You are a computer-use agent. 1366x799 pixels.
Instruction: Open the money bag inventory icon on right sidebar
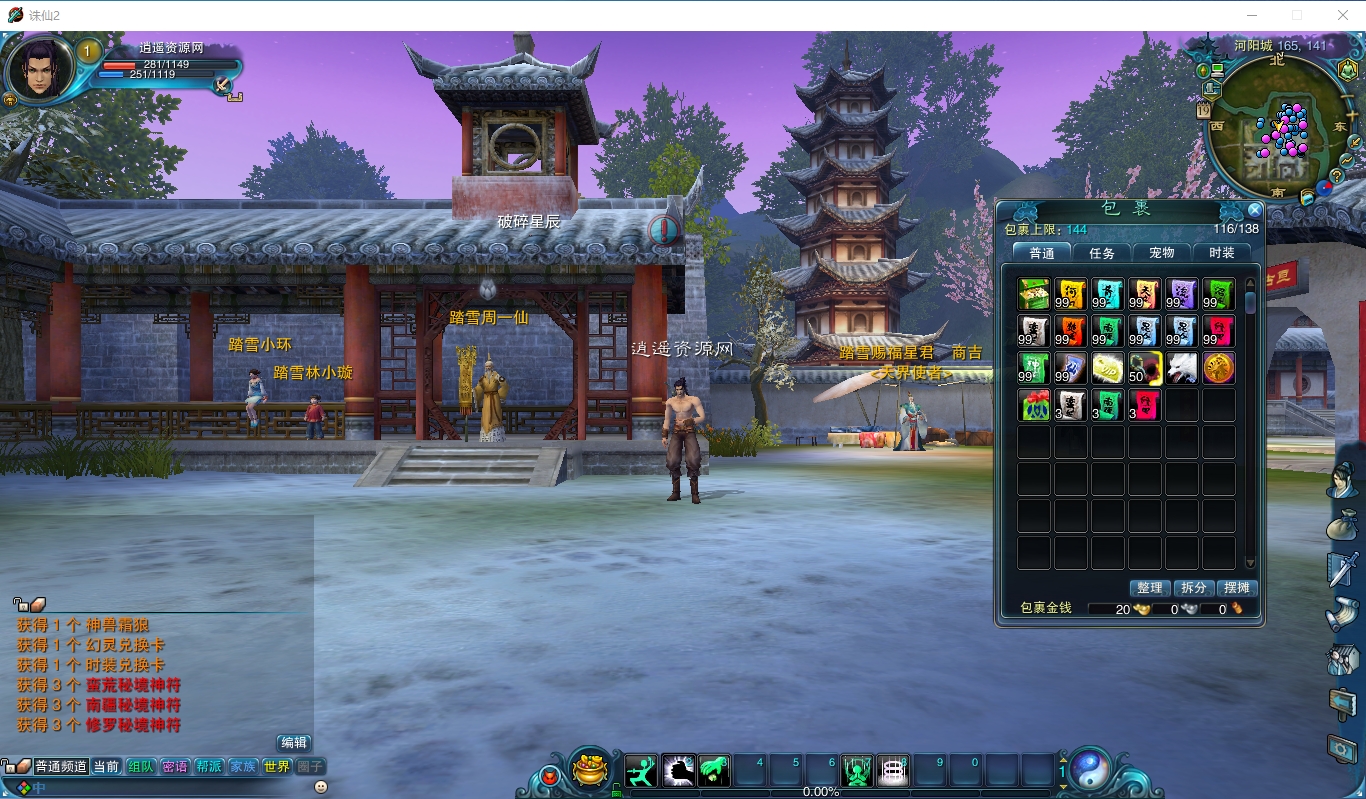pyautogui.click(x=1343, y=526)
